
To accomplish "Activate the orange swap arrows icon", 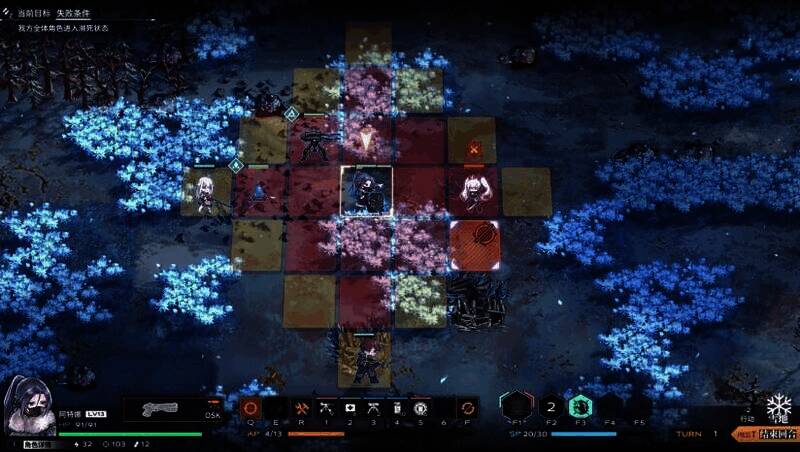I will pyautogui.click(x=466, y=408).
